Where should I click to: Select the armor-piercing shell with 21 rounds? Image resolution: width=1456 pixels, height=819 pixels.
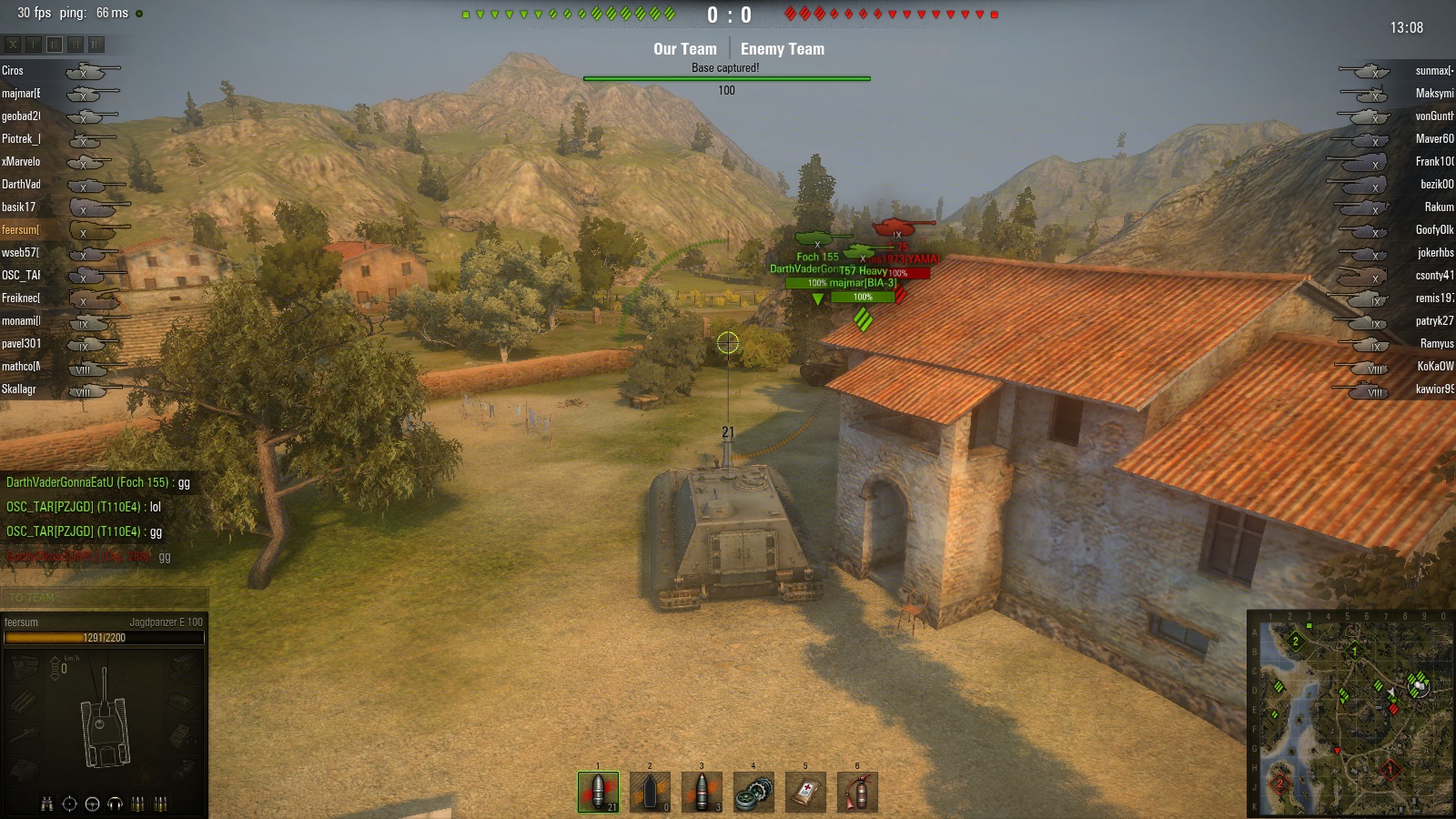point(598,792)
